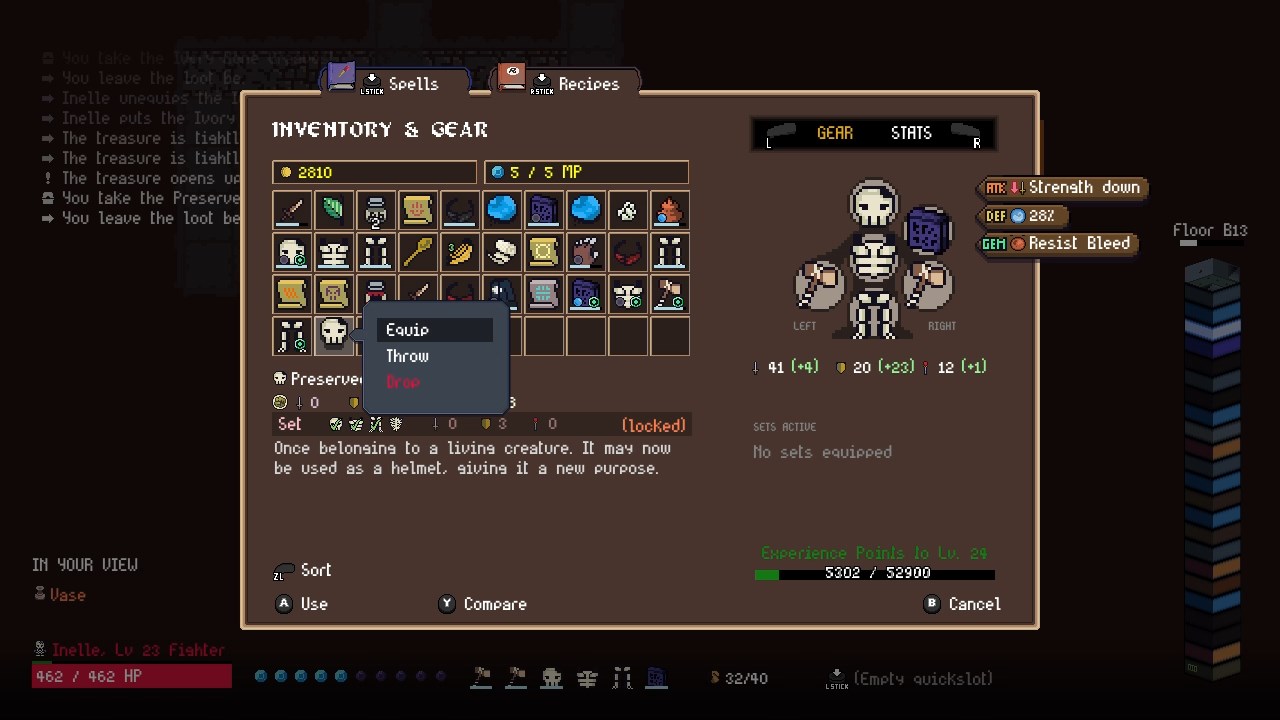This screenshot has width=1280, height=720.
Task: Select the sword icon in the inventory
Action: (x=291, y=210)
